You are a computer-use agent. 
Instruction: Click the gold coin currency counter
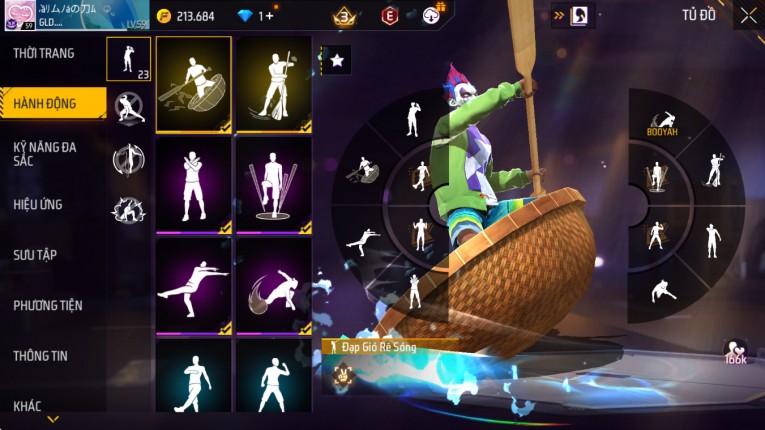(186, 16)
